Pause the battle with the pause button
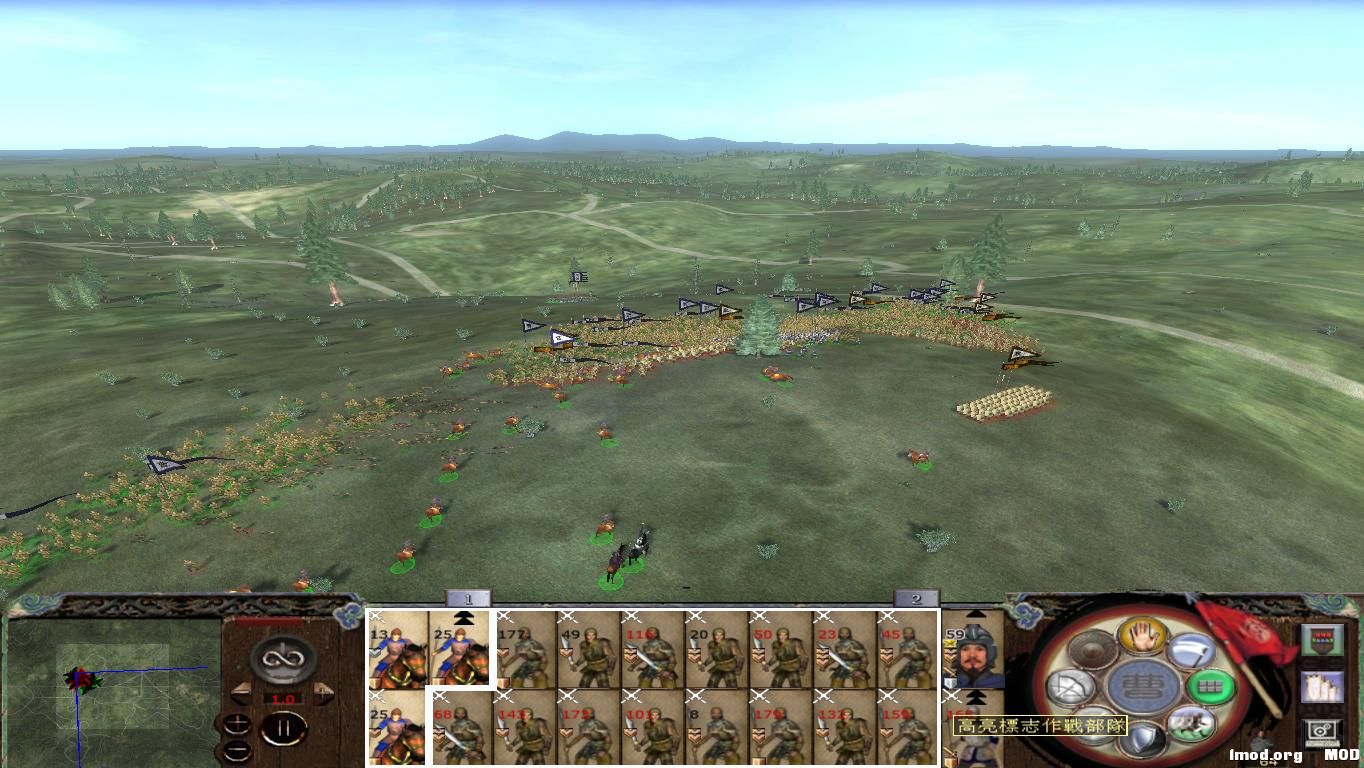The height and width of the screenshot is (768, 1364). (285, 729)
